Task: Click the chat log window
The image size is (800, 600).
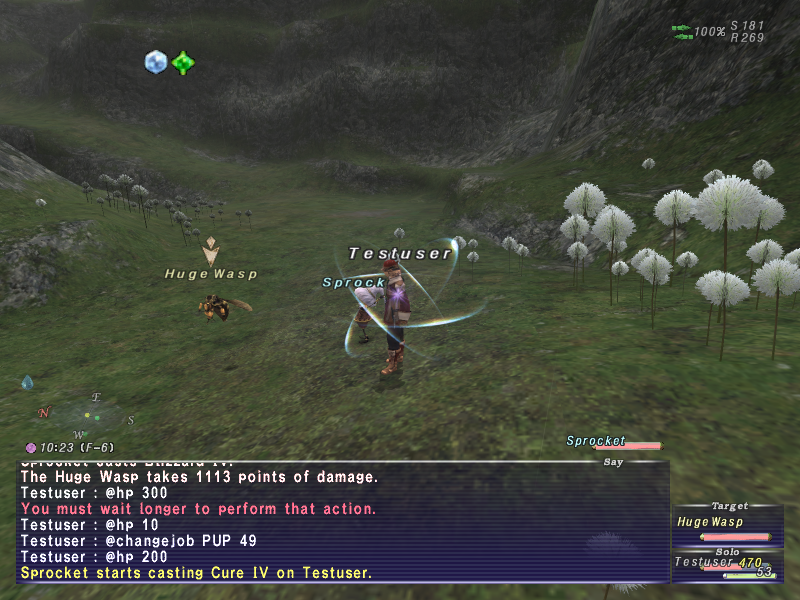Action: pos(340,522)
